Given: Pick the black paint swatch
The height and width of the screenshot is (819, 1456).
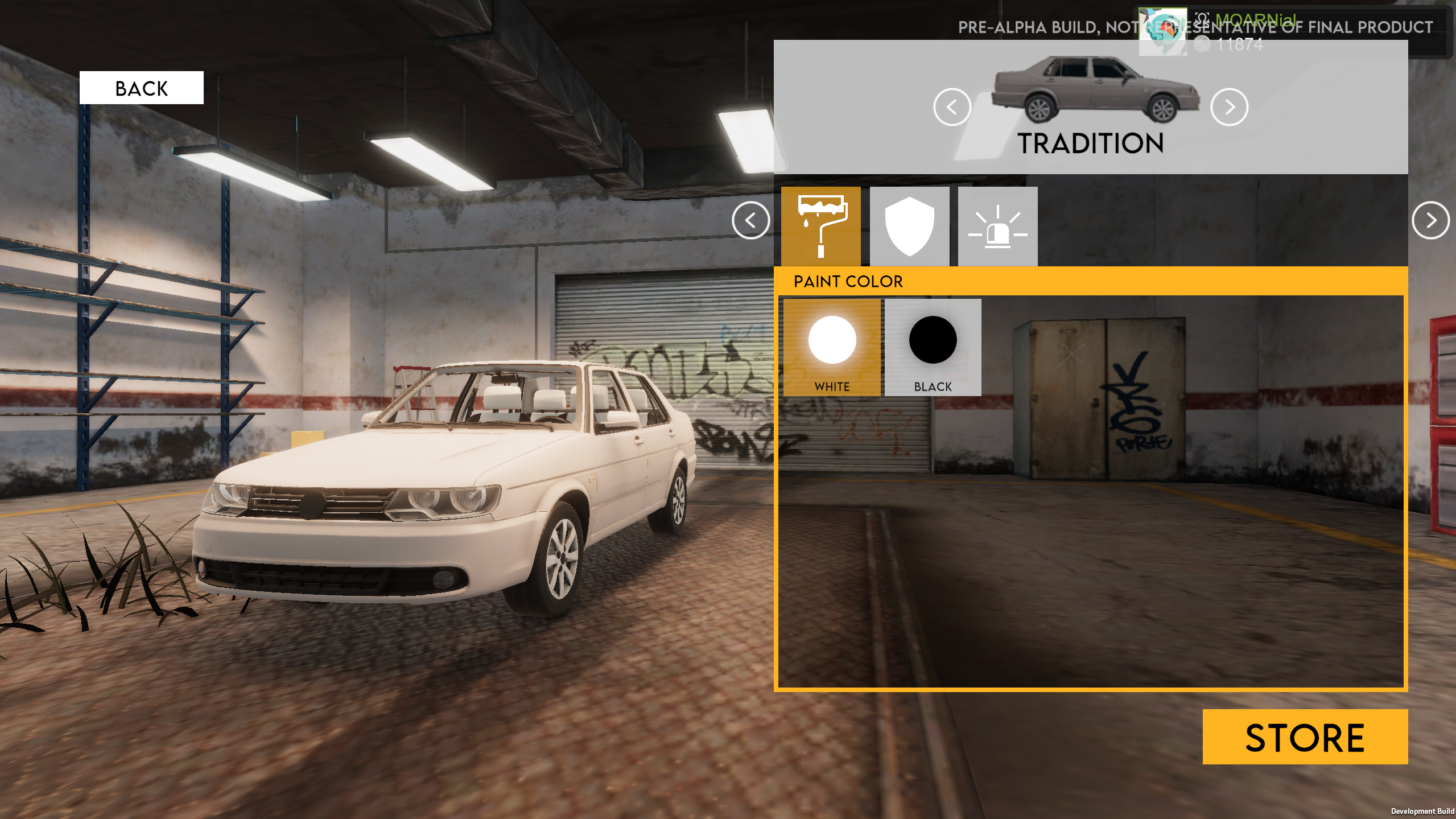Looking at the screenshot, I should (x=933, y=347).
